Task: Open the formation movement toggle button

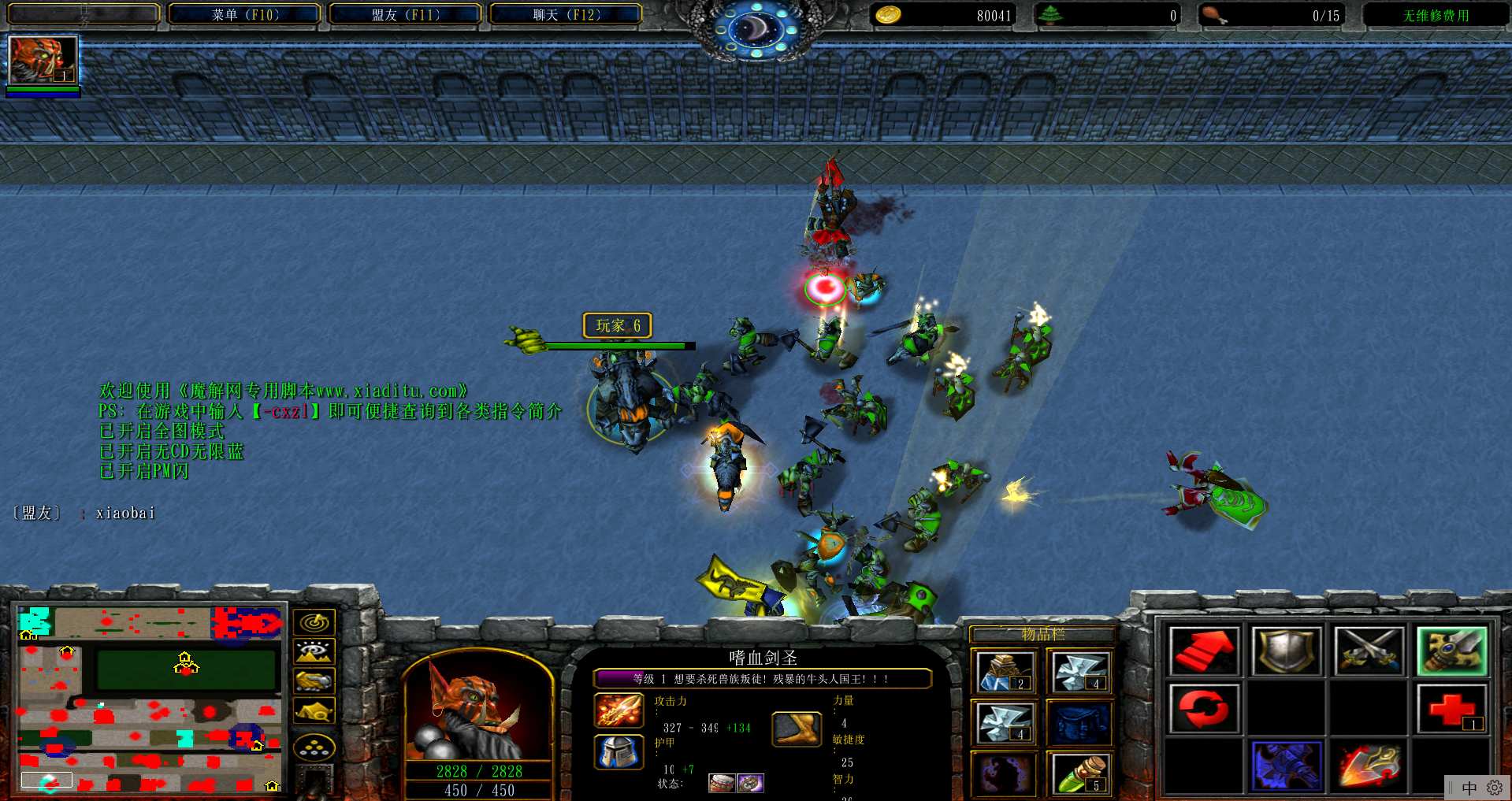Action: 314,747
